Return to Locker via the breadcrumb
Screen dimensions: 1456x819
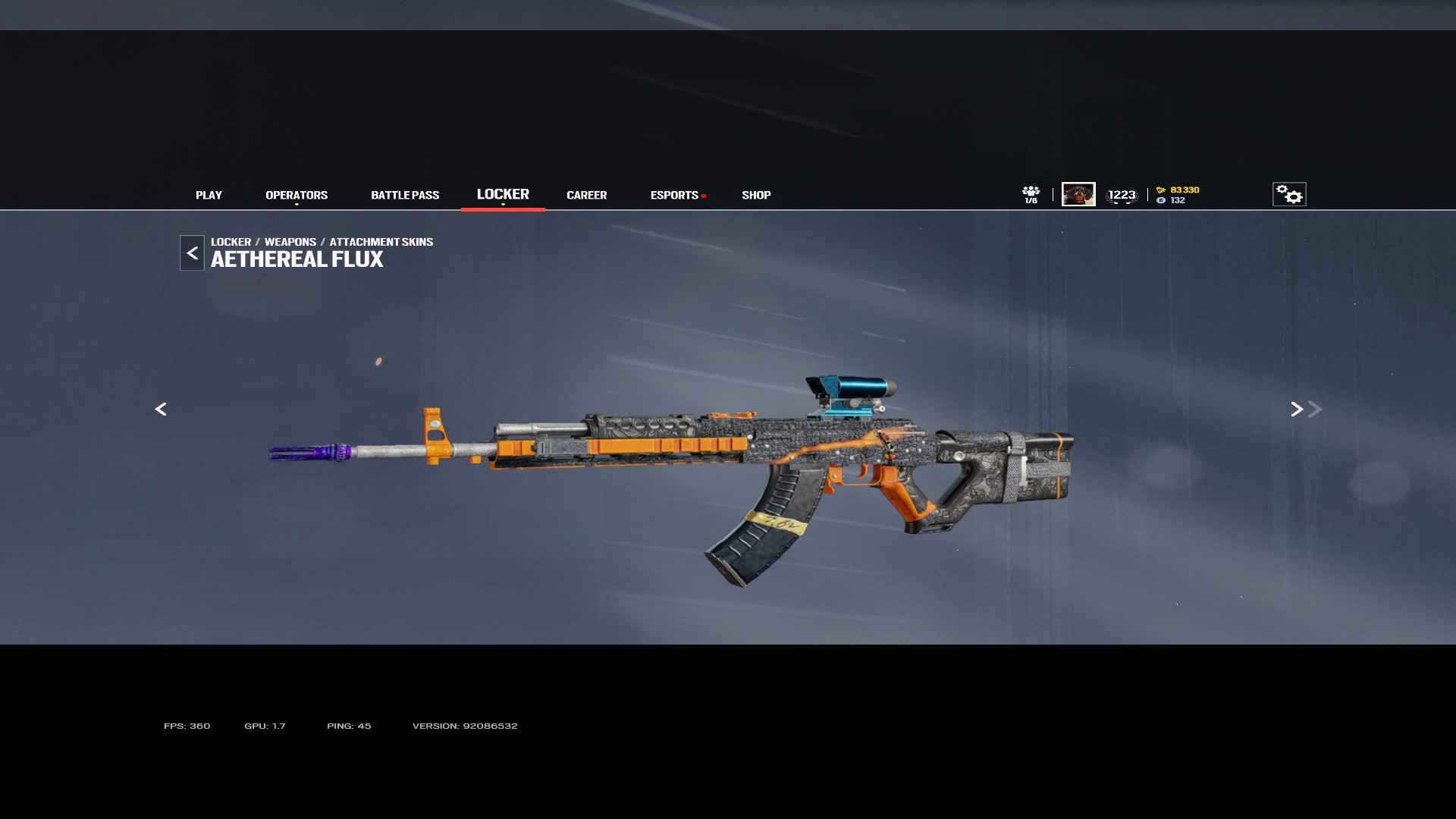(231, 242)
